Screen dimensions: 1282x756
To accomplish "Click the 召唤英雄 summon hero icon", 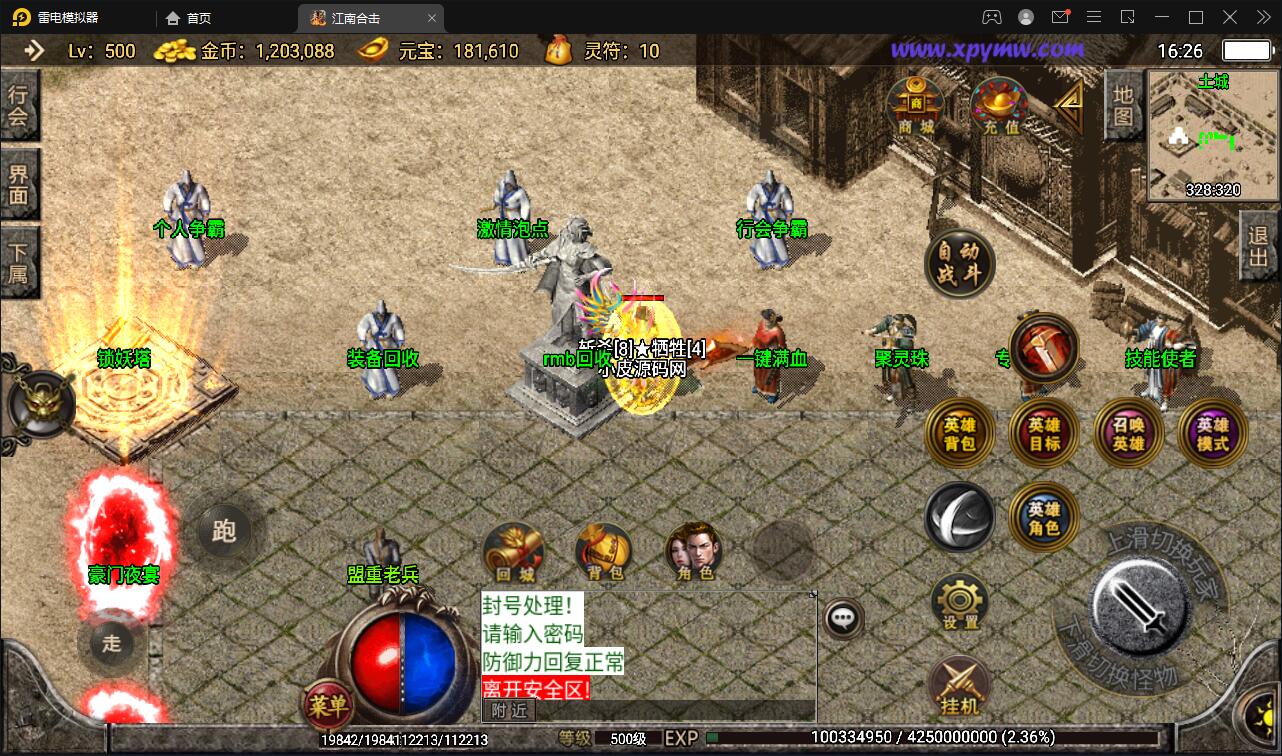I will click(1128, 433).
